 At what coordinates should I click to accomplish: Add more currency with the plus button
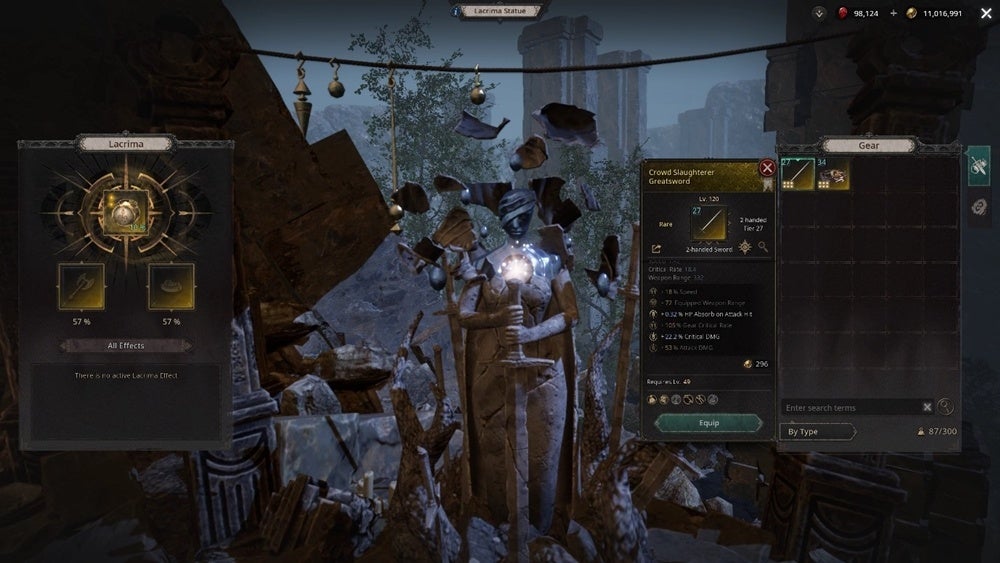893,13
